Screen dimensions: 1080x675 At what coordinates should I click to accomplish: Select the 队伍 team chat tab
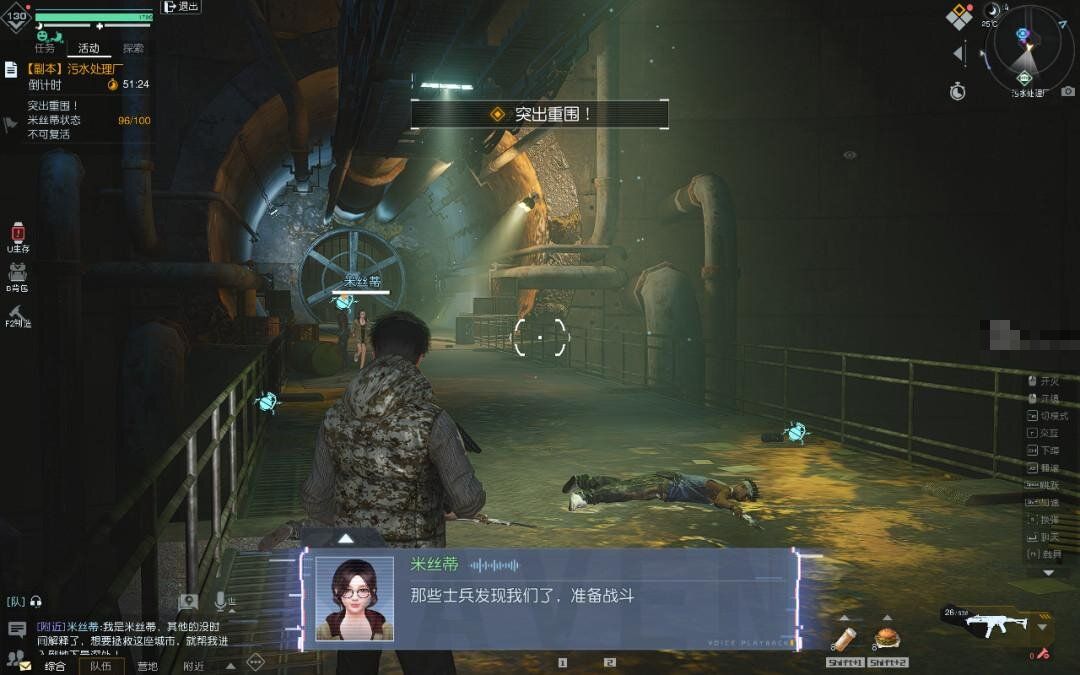(100, 666)
